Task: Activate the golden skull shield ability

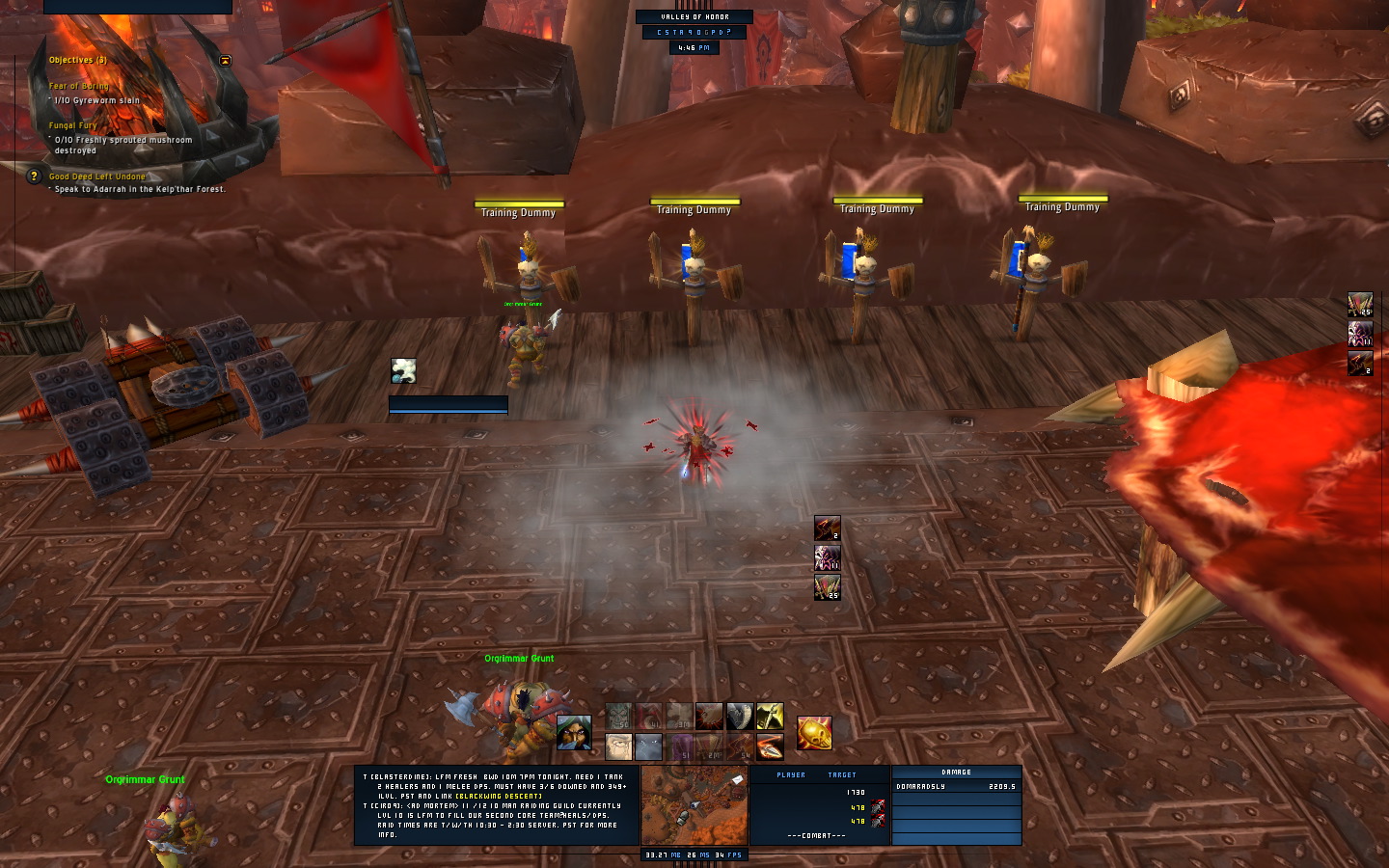Action: [x=814, y=733]
